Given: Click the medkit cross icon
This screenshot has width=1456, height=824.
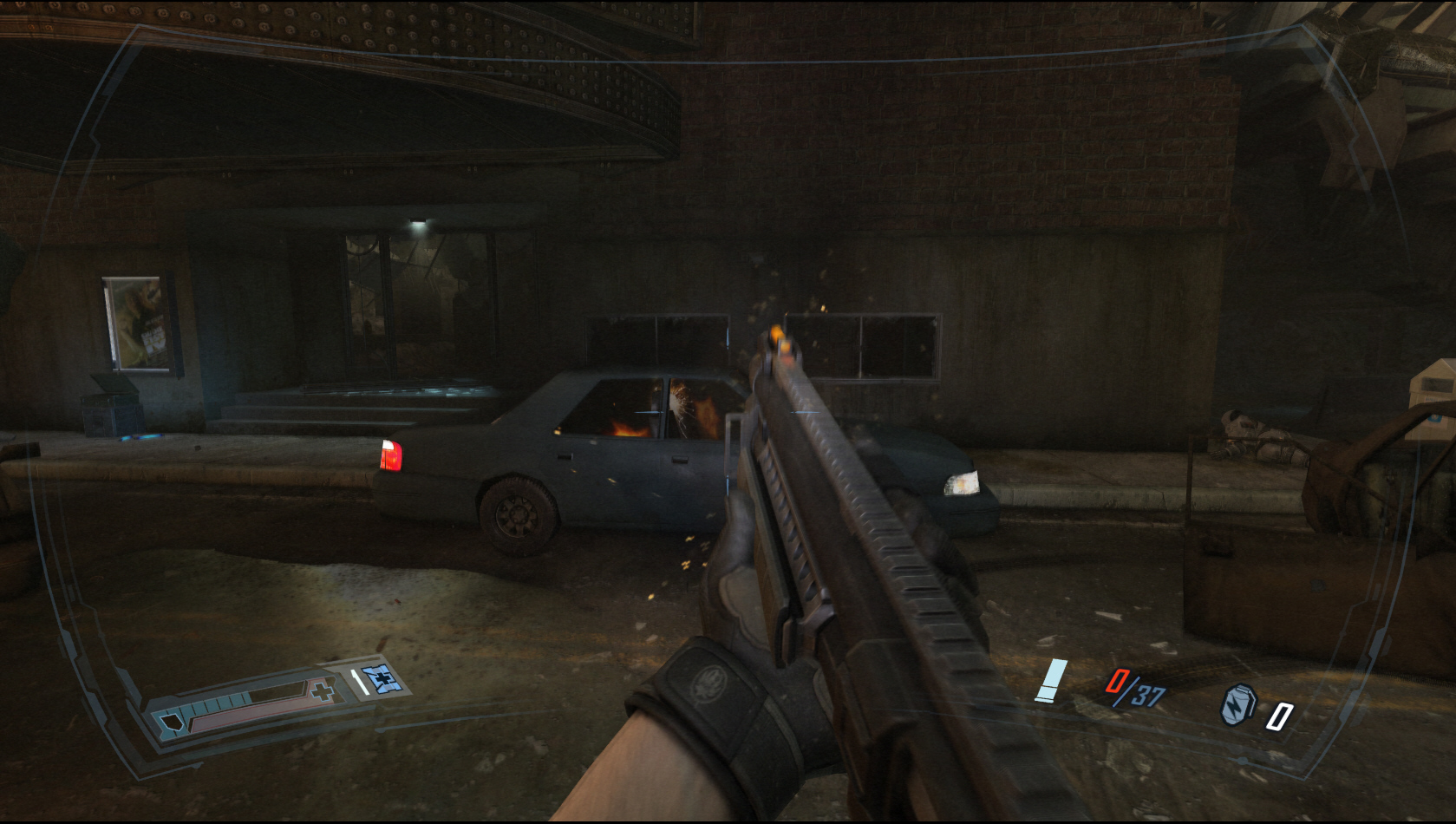Looking at the screenshot, I should [323, 691].
